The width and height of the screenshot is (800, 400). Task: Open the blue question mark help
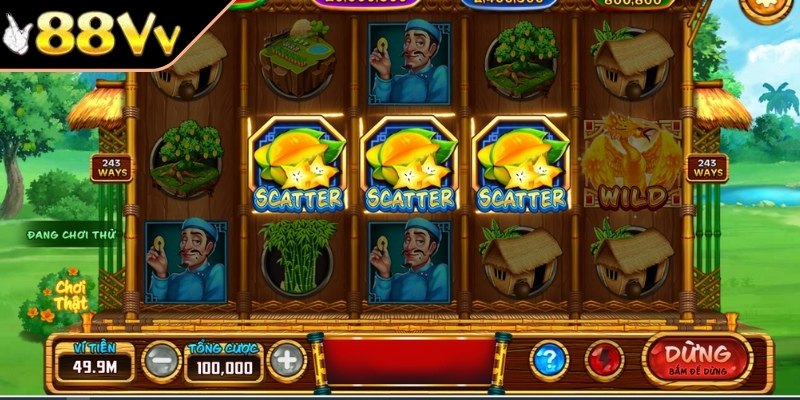tap(548, 360)
